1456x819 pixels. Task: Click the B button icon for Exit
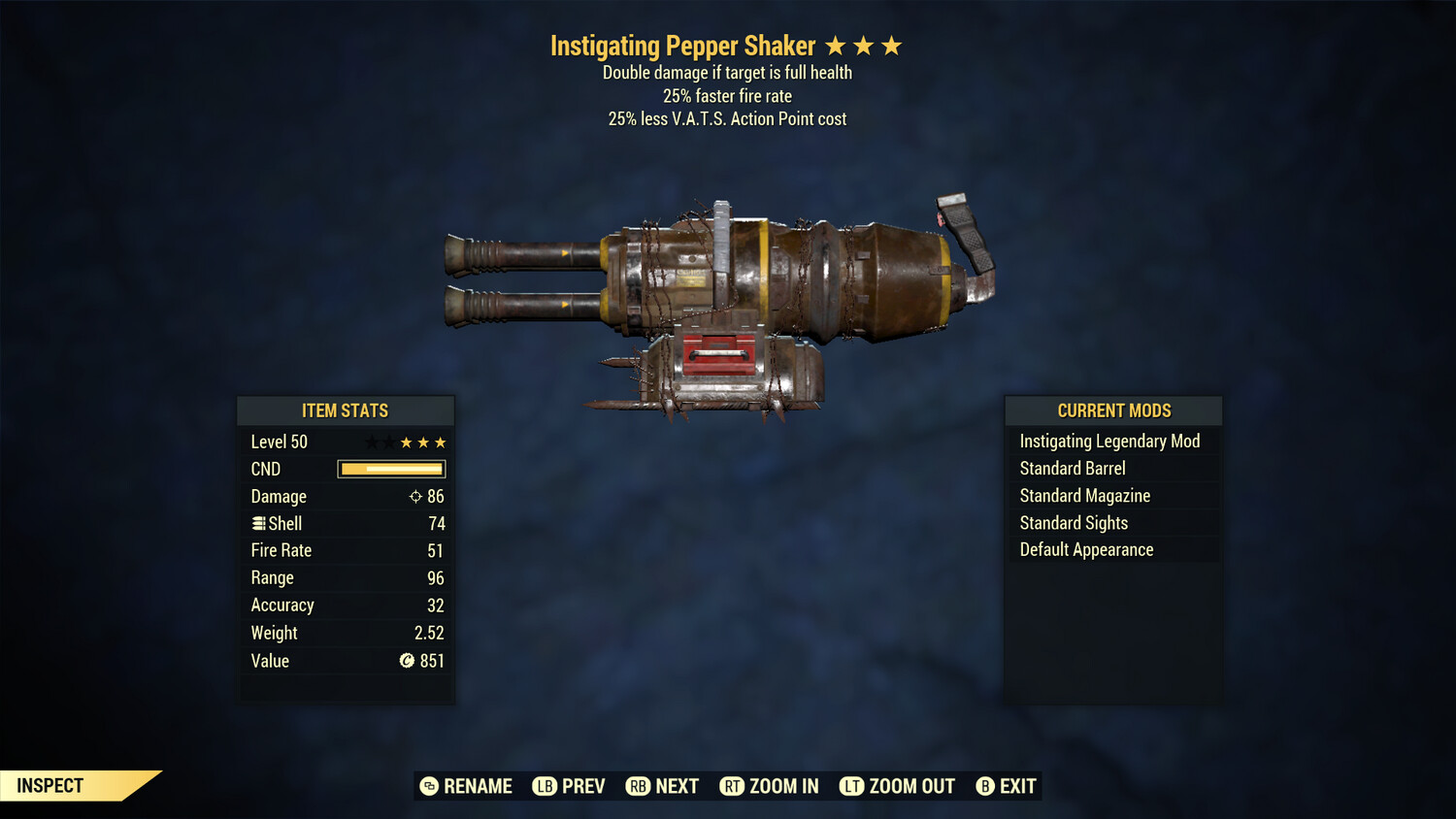point(985,786)
